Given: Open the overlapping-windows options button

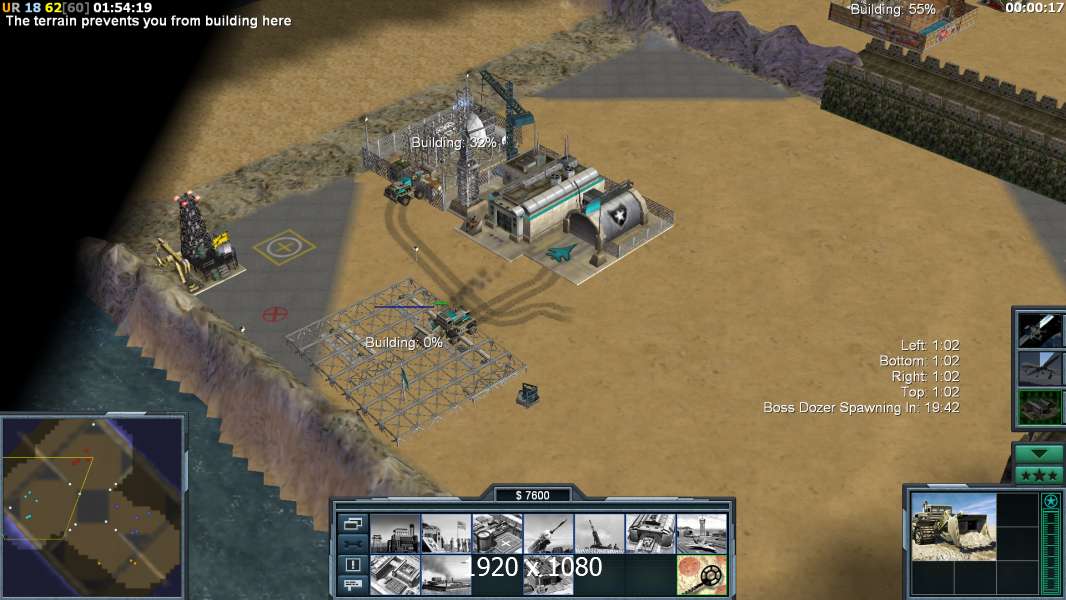Looking at the screenshot, I should tap(352, 523).
